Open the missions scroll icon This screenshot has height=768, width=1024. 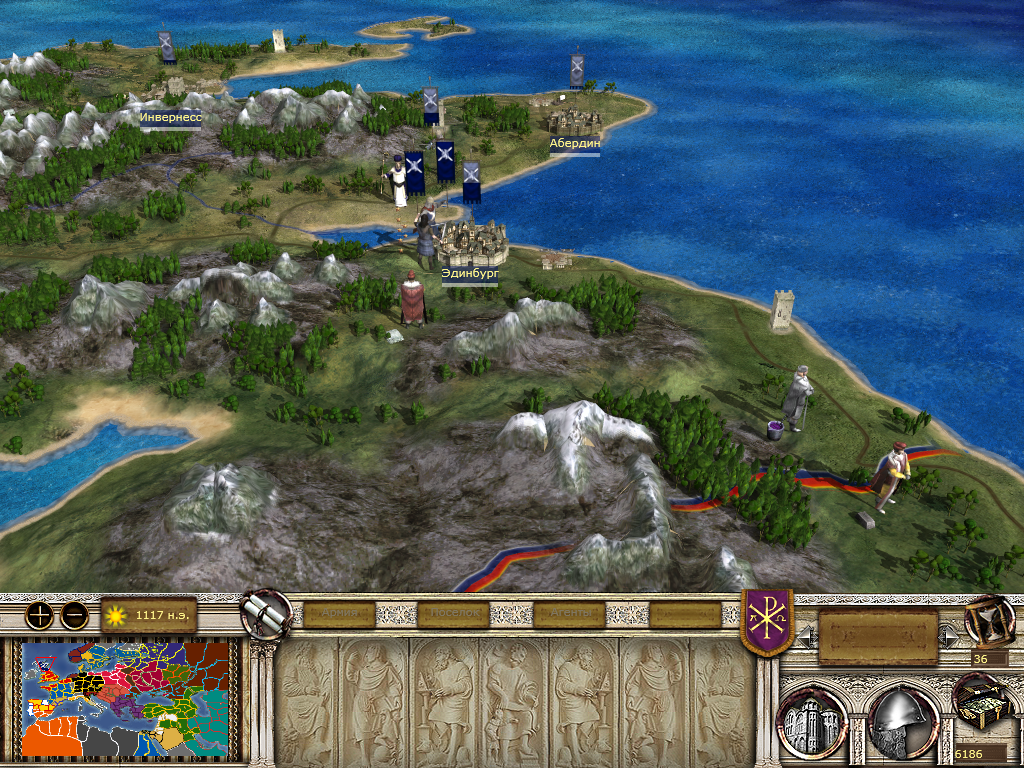point(265,613)
